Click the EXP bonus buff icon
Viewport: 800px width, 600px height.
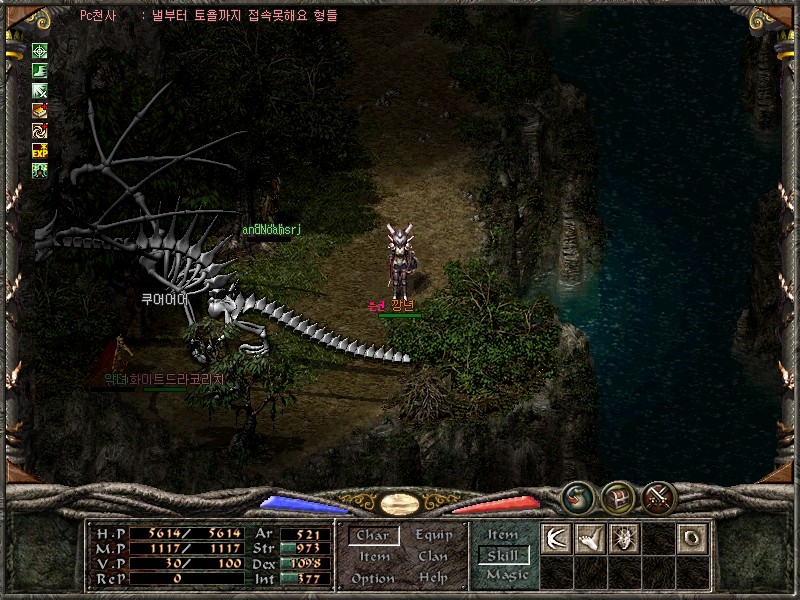[x=40, y=151]
